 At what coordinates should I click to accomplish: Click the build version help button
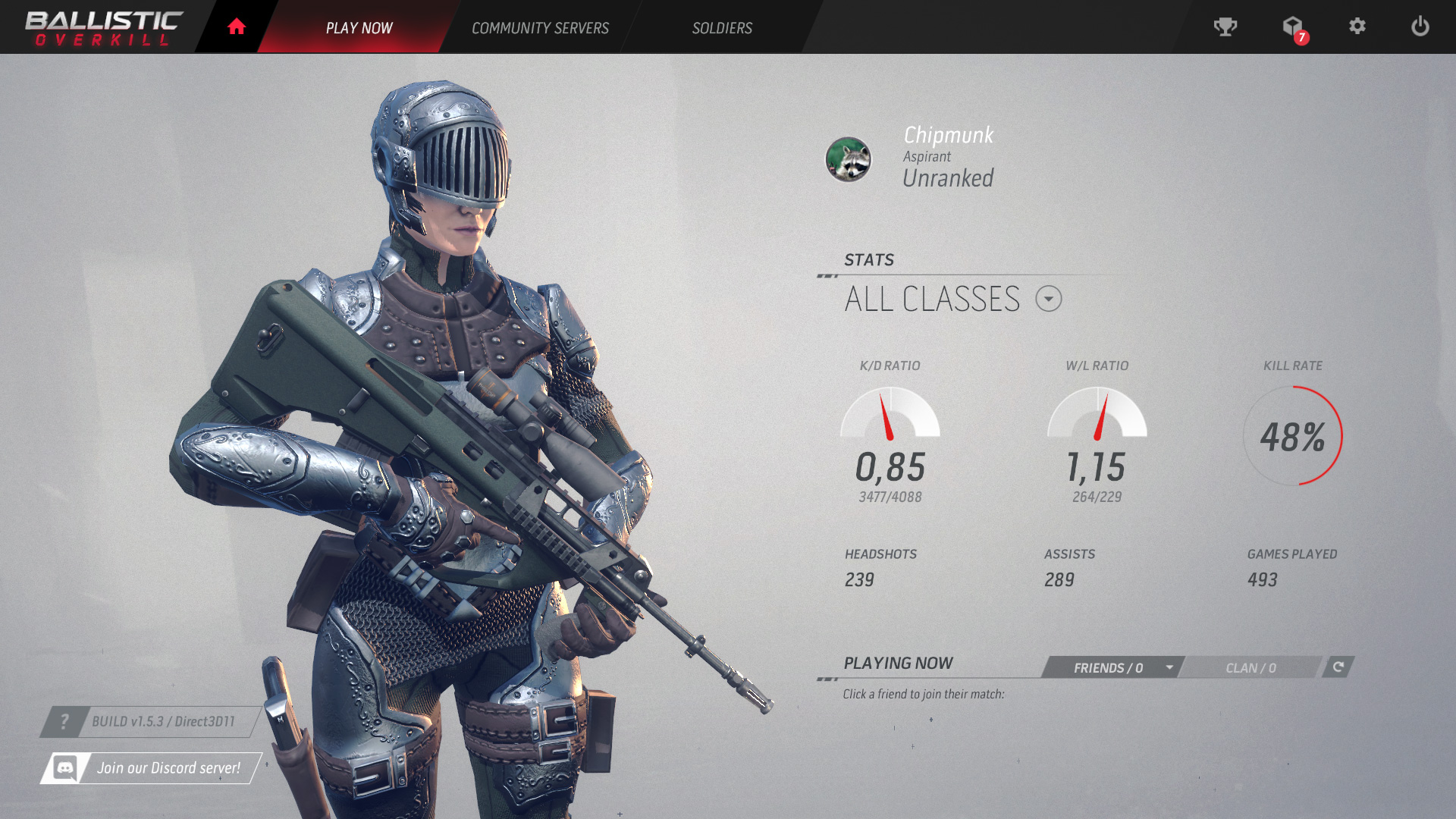click(x=64, y=722)
